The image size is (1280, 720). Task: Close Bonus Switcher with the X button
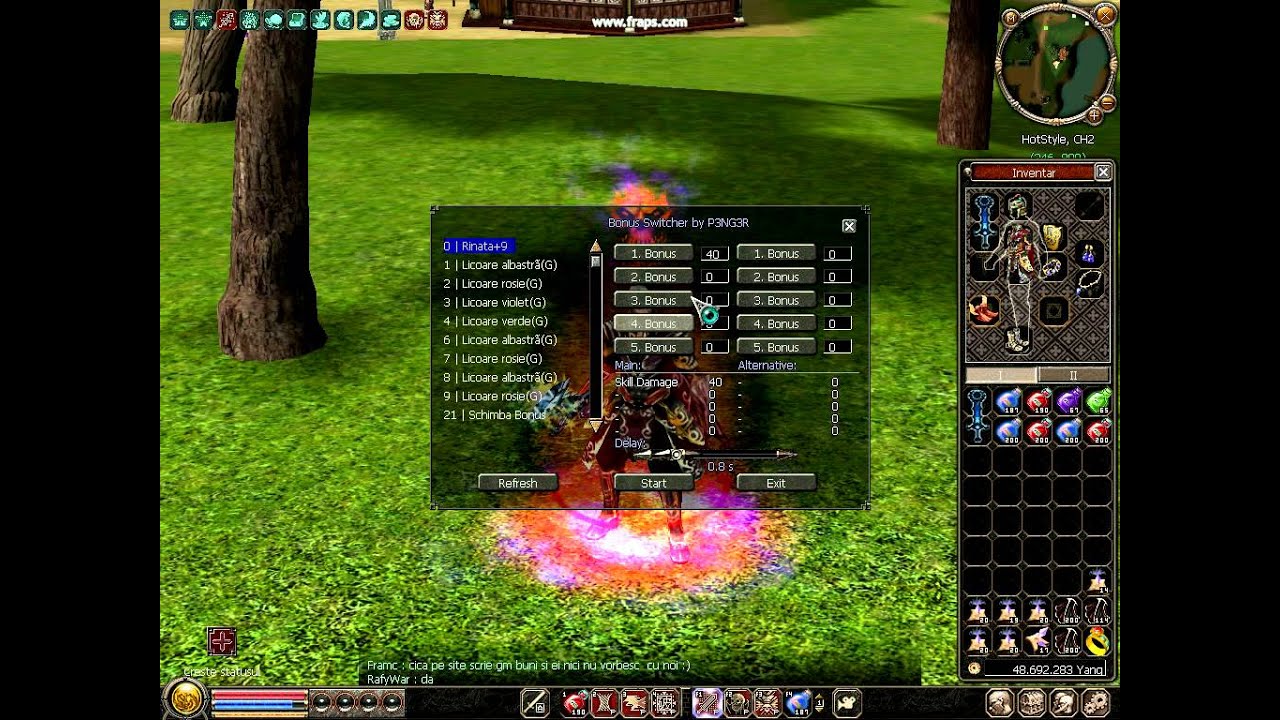(x=849, y=226)
